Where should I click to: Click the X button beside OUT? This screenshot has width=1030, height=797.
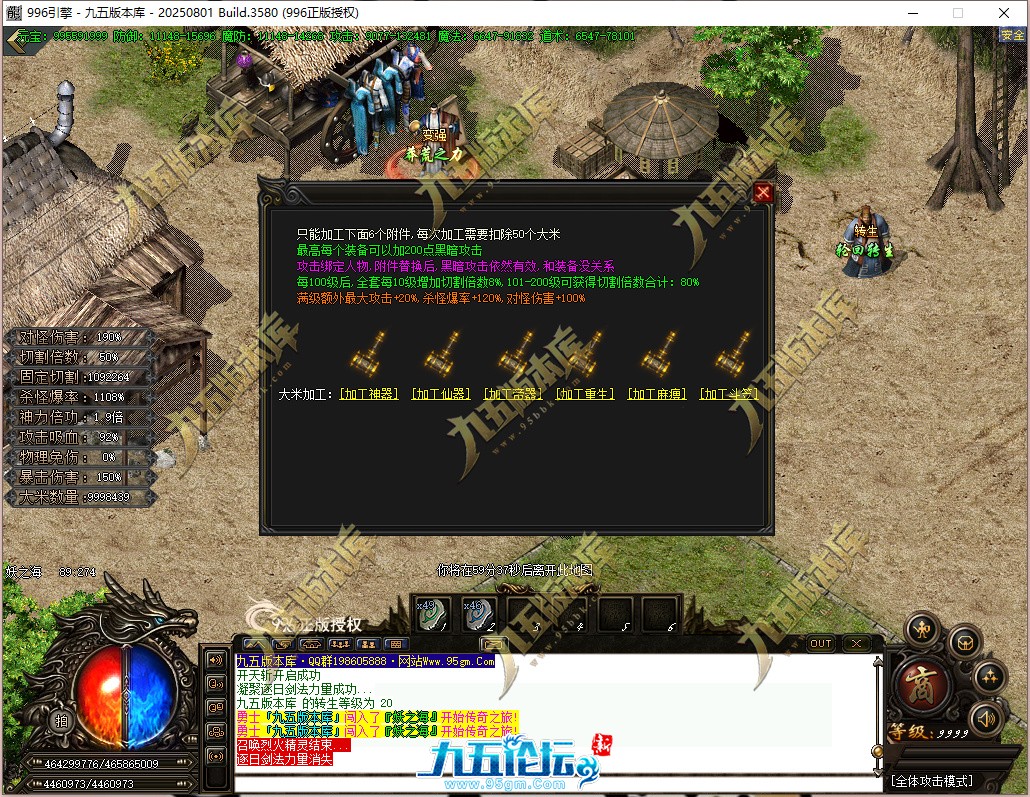[856, 643]
